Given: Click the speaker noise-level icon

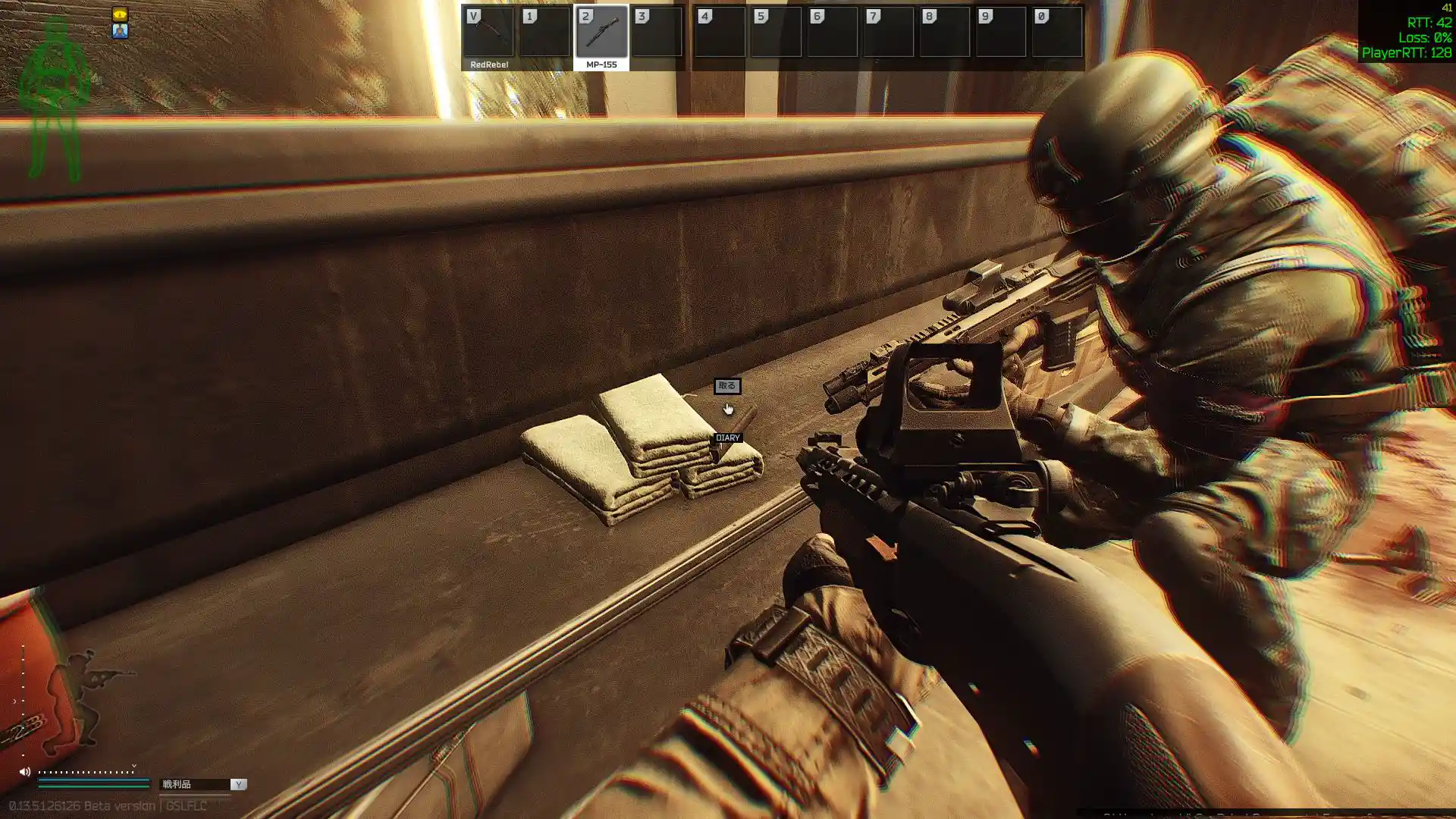Looking at the screenshot, I should [x=24, y=772].
